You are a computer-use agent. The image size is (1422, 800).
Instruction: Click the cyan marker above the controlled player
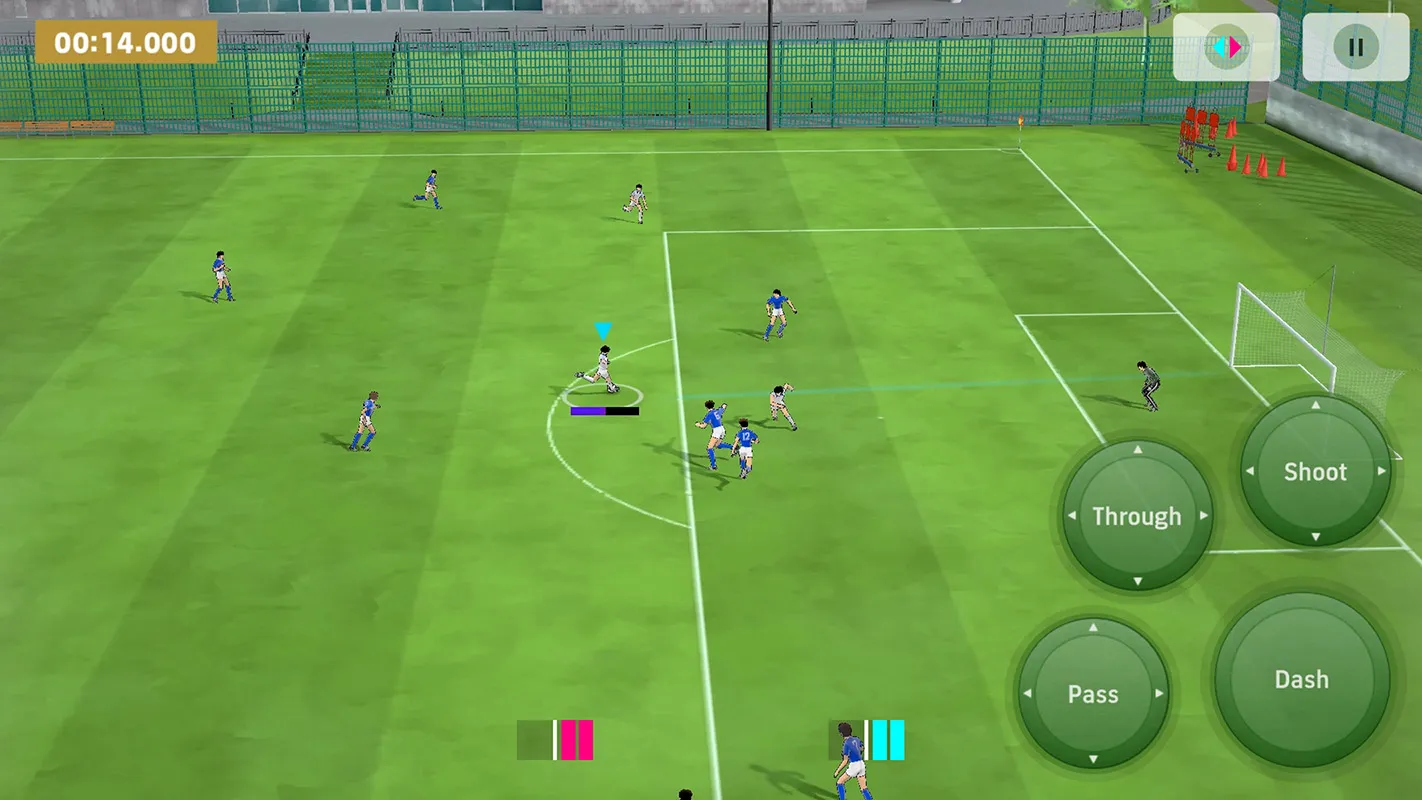coord(603,328)
